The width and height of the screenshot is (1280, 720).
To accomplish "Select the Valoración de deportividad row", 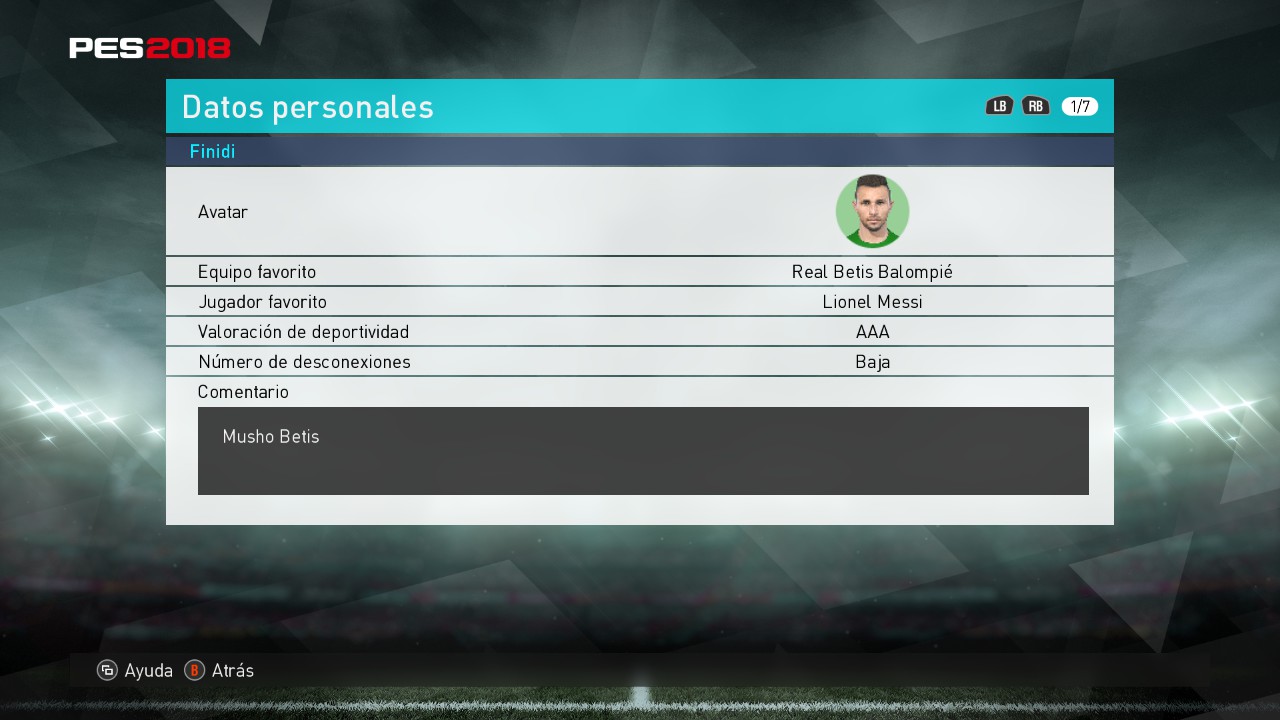I will click(640, 332).
